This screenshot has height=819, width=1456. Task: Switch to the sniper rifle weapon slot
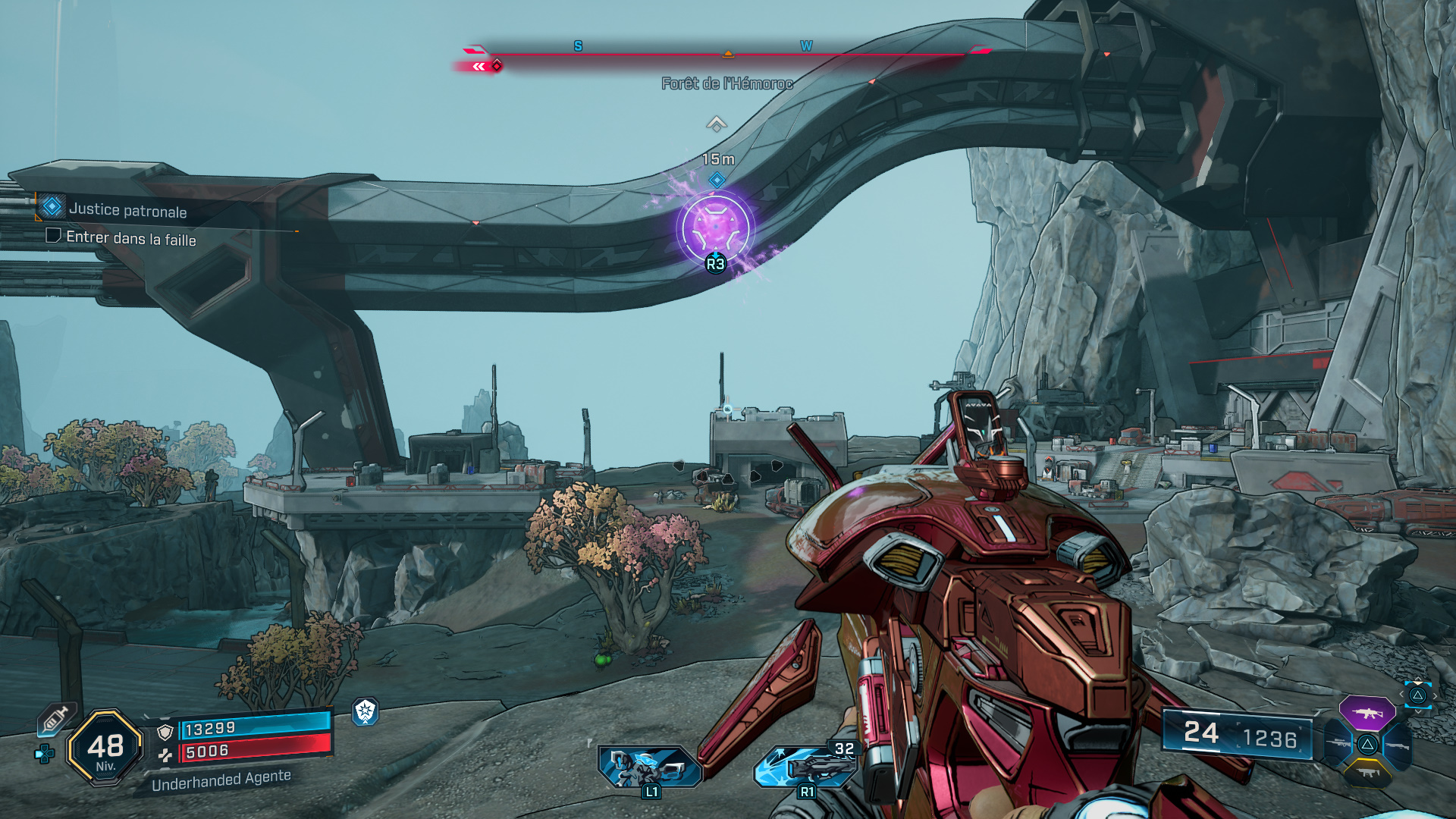point(1338,744)
